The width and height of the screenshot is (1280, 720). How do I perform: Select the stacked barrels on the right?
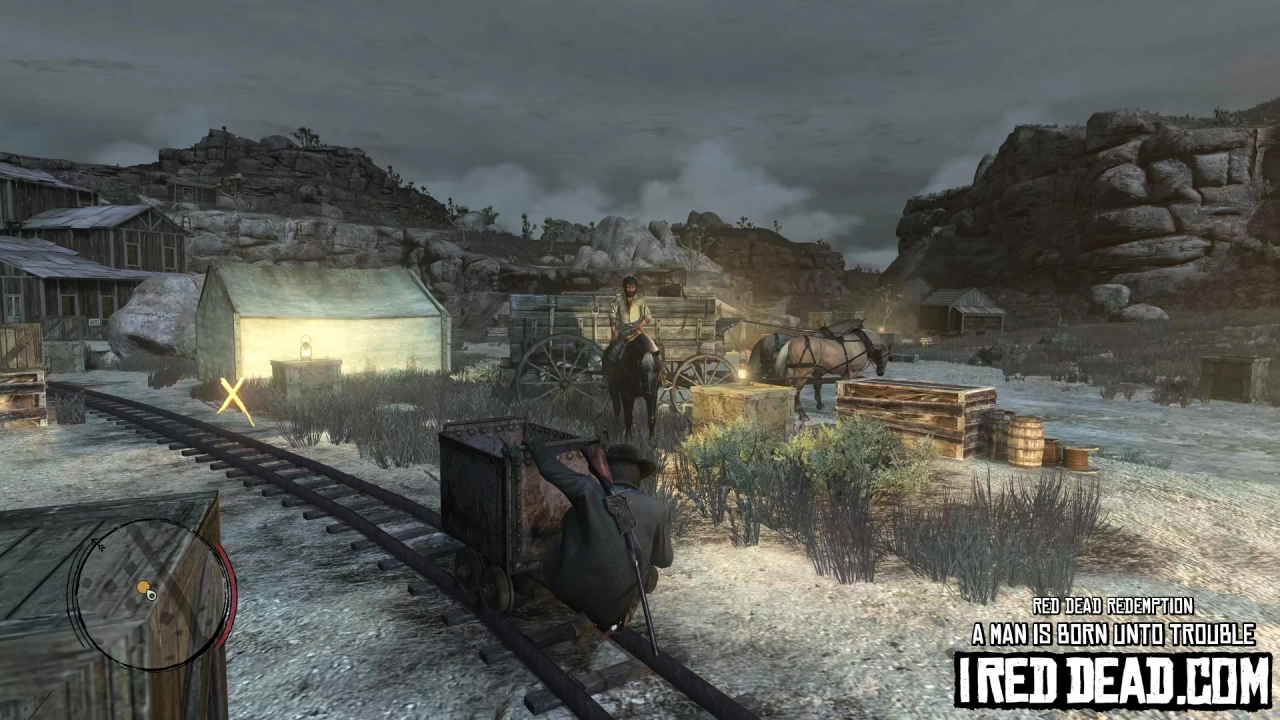(x=1028, y=440)
